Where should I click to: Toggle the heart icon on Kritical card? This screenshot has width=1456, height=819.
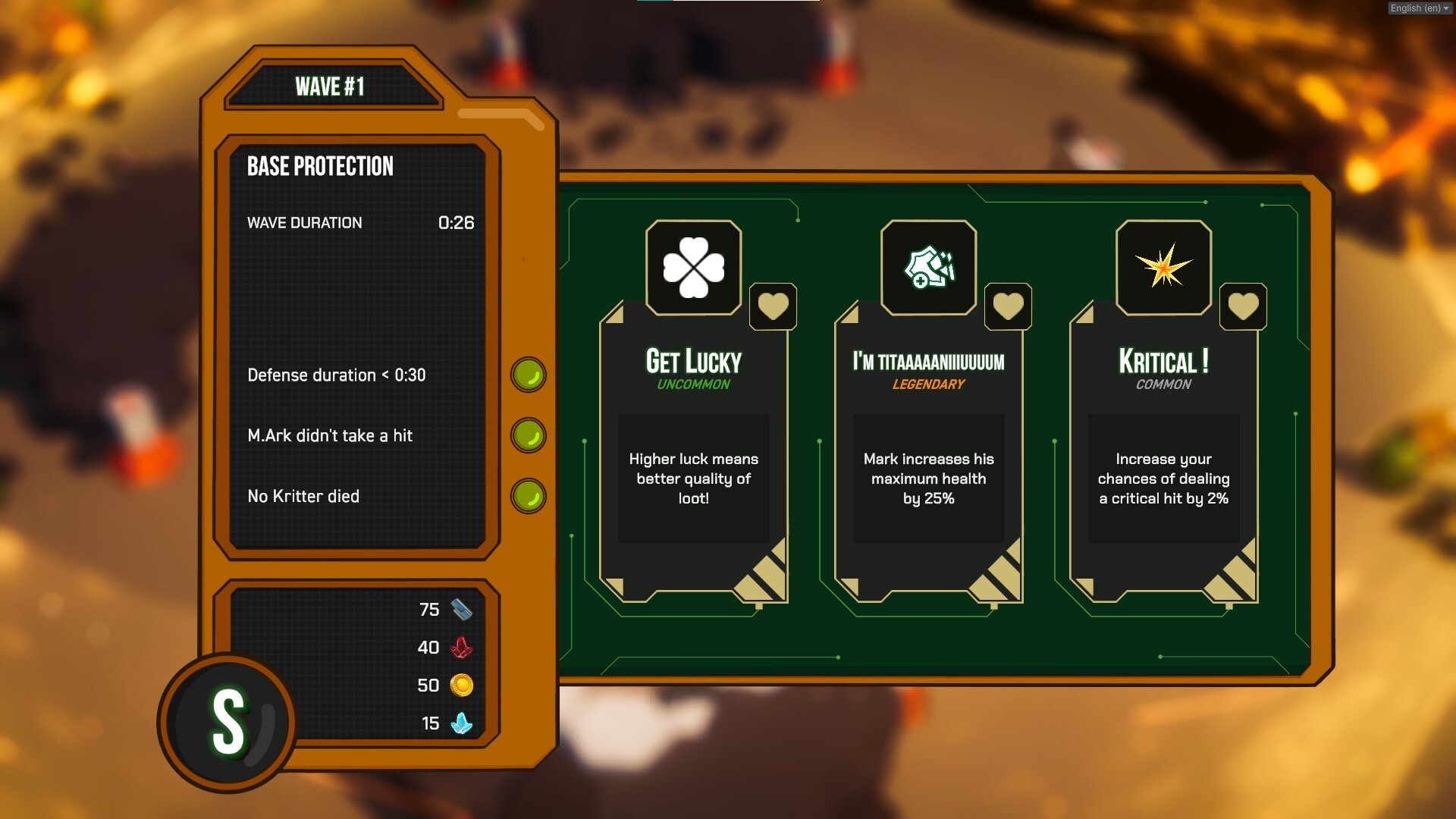tap(1243, 306)
